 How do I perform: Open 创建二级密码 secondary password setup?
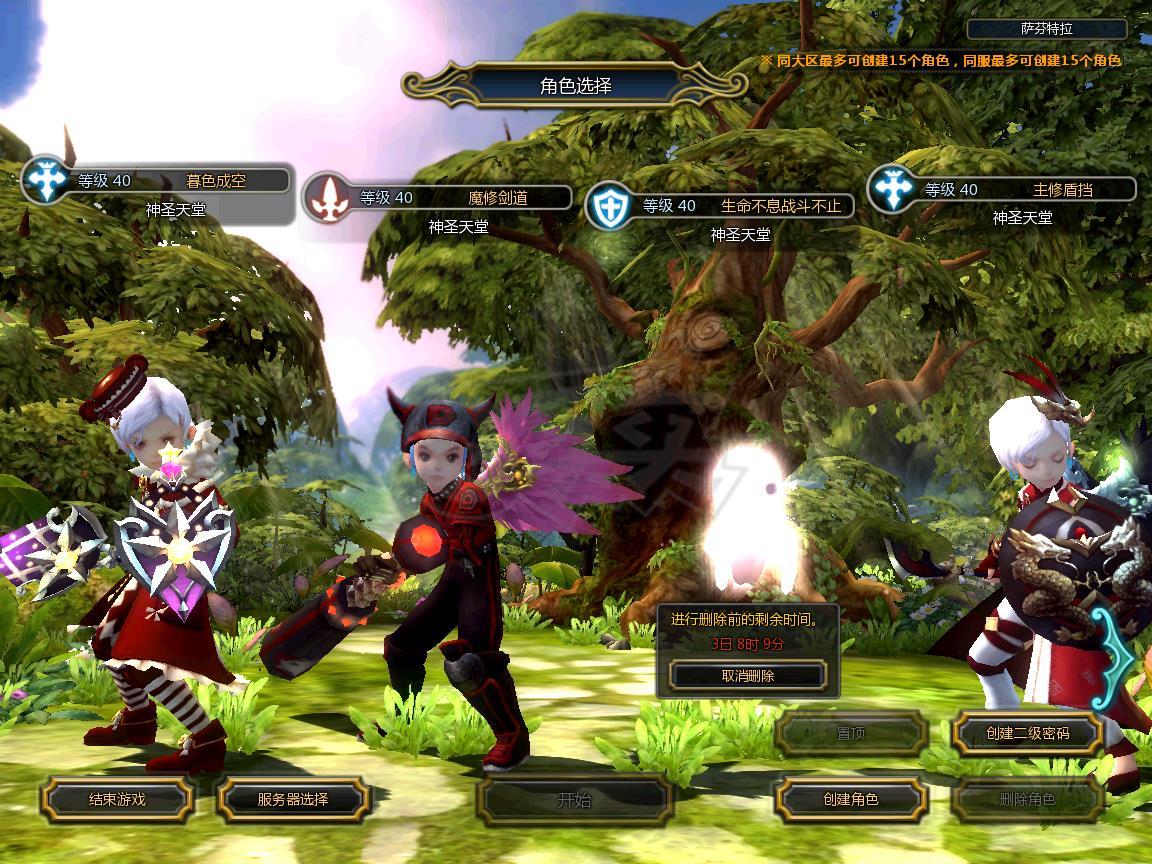(1027, 733)
